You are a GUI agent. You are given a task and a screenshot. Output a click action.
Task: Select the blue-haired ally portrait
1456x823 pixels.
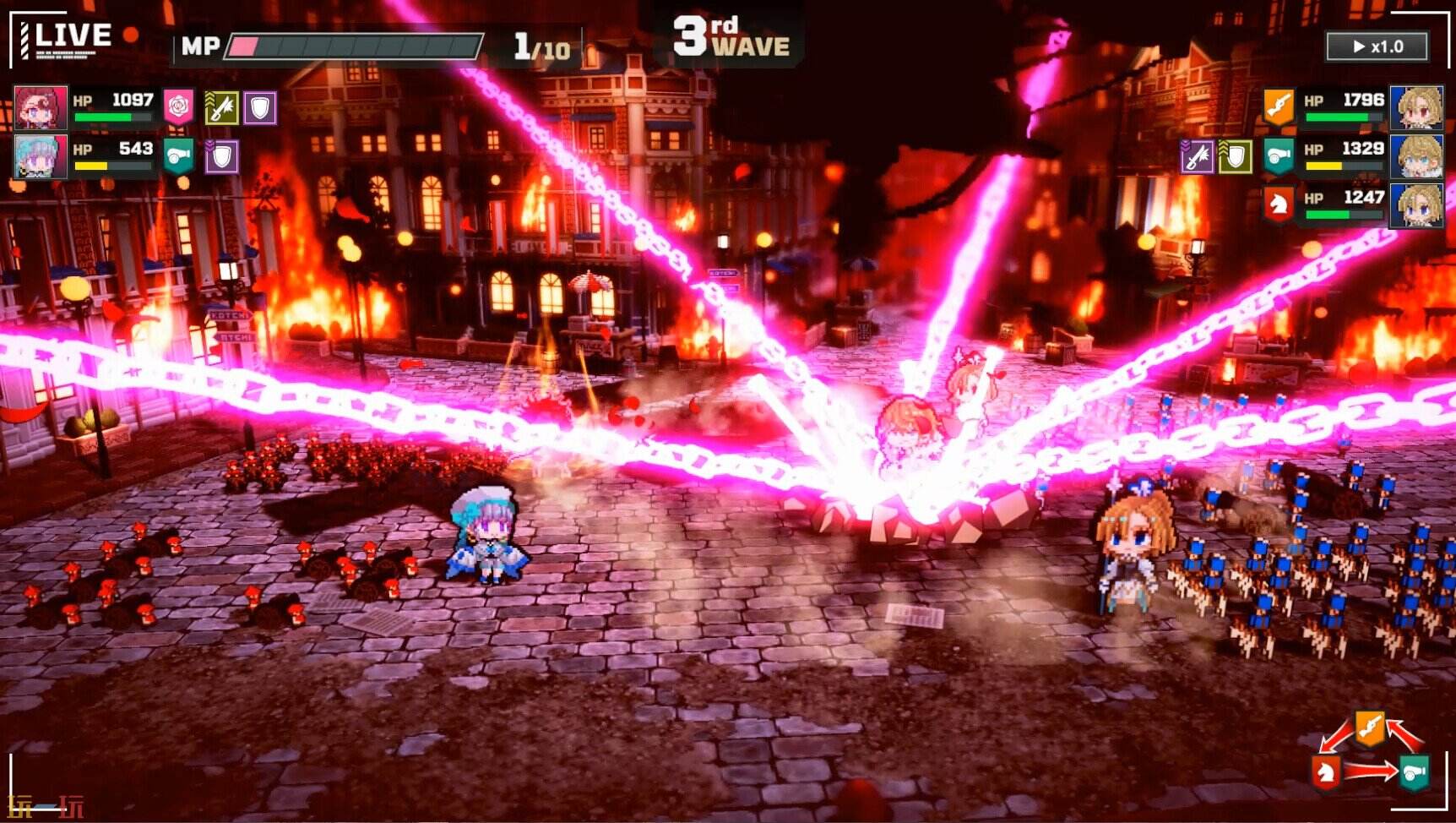40,156
